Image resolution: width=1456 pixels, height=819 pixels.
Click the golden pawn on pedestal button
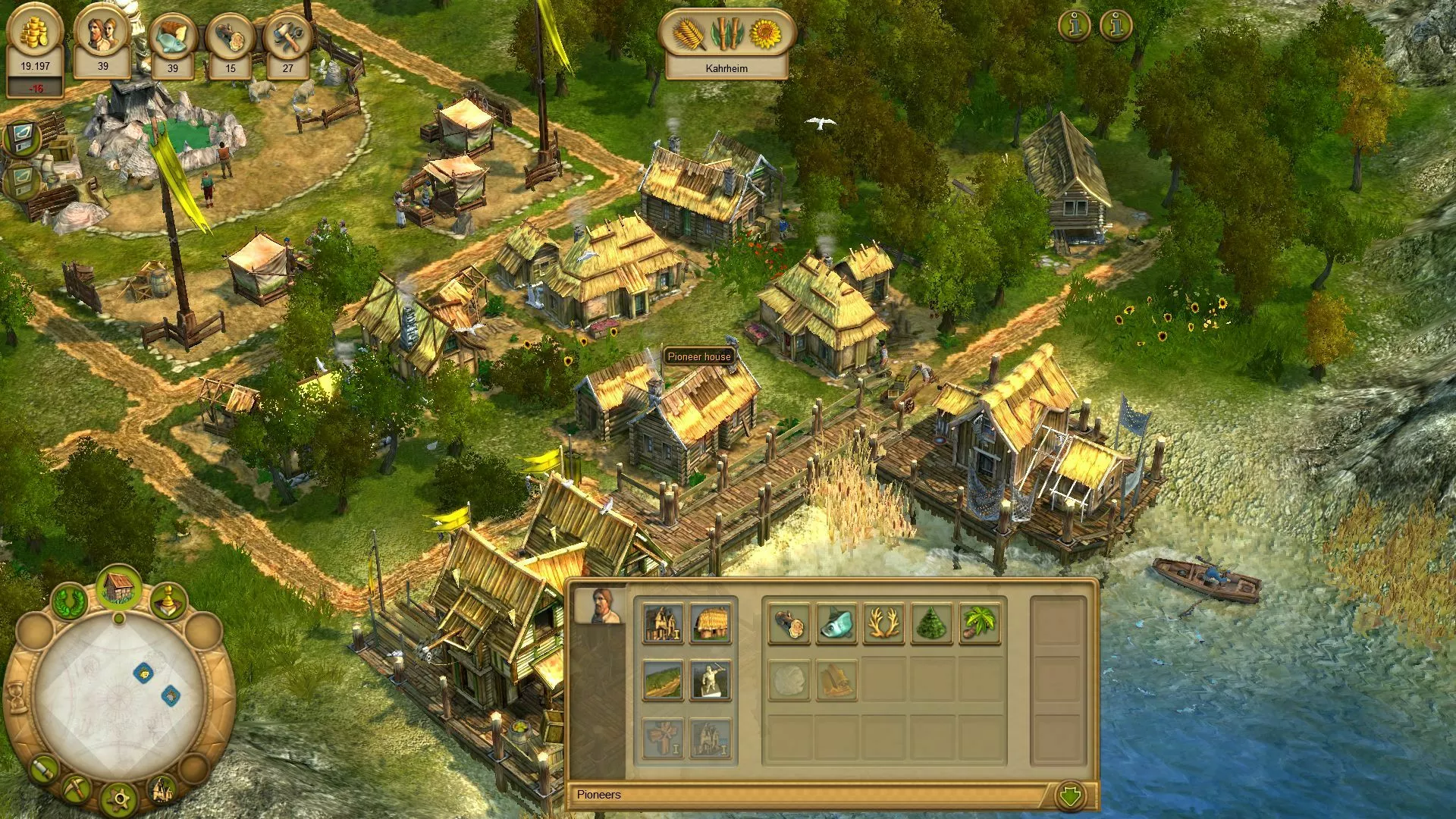pos(169,603)
